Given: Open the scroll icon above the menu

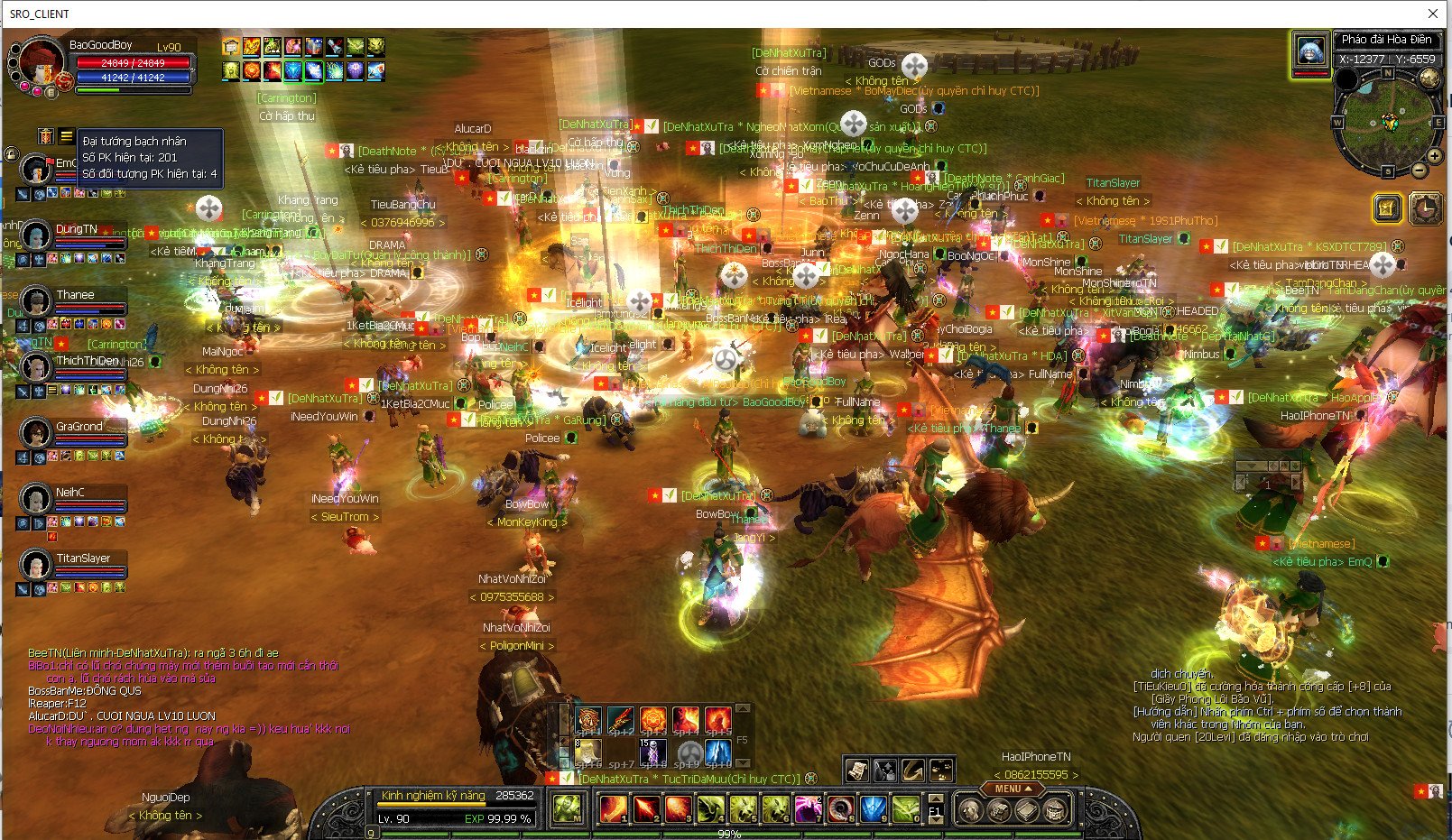Looking at the screenshot, I should (x=856, y=770).
